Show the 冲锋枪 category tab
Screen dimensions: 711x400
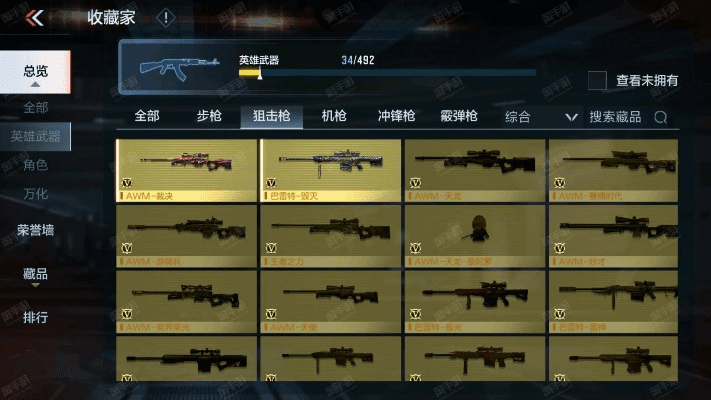pyautogui.click(x=396, y=116)
